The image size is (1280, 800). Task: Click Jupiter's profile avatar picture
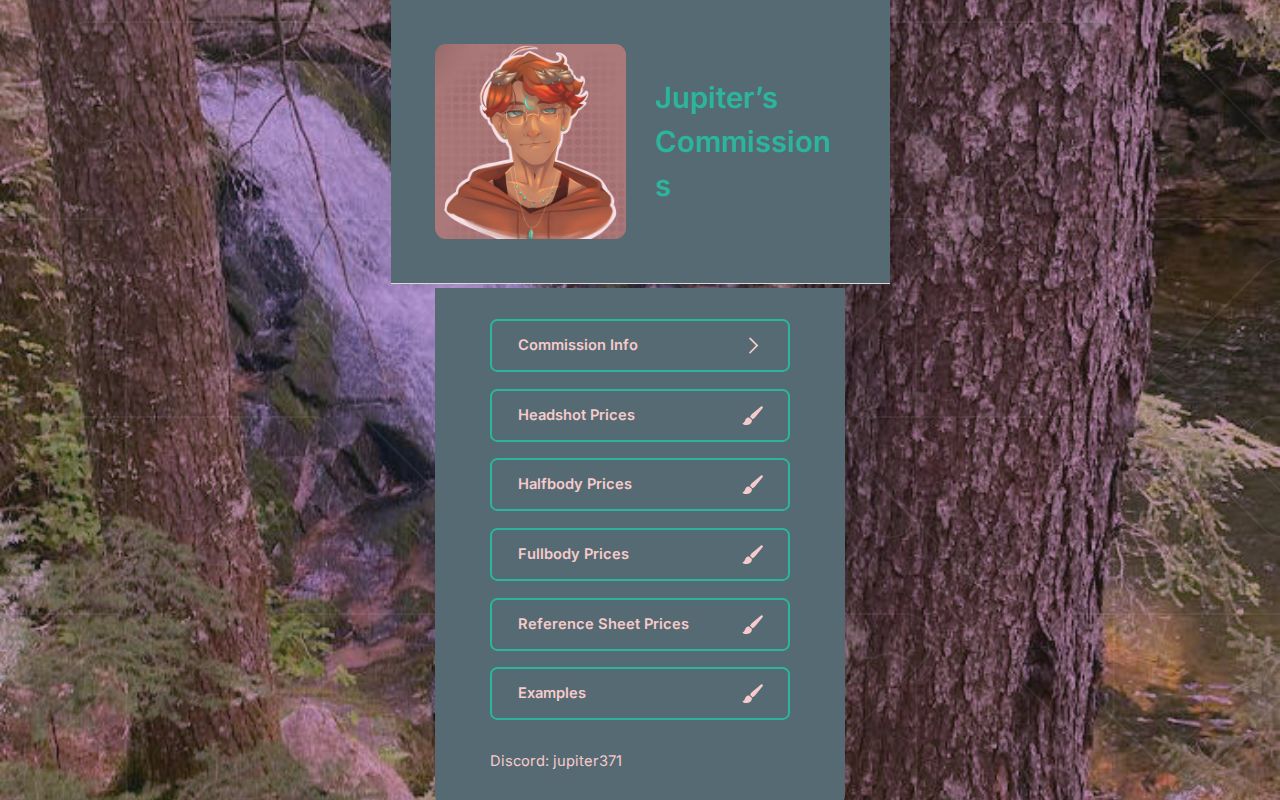pyautogui.click(x=530, y=141)
